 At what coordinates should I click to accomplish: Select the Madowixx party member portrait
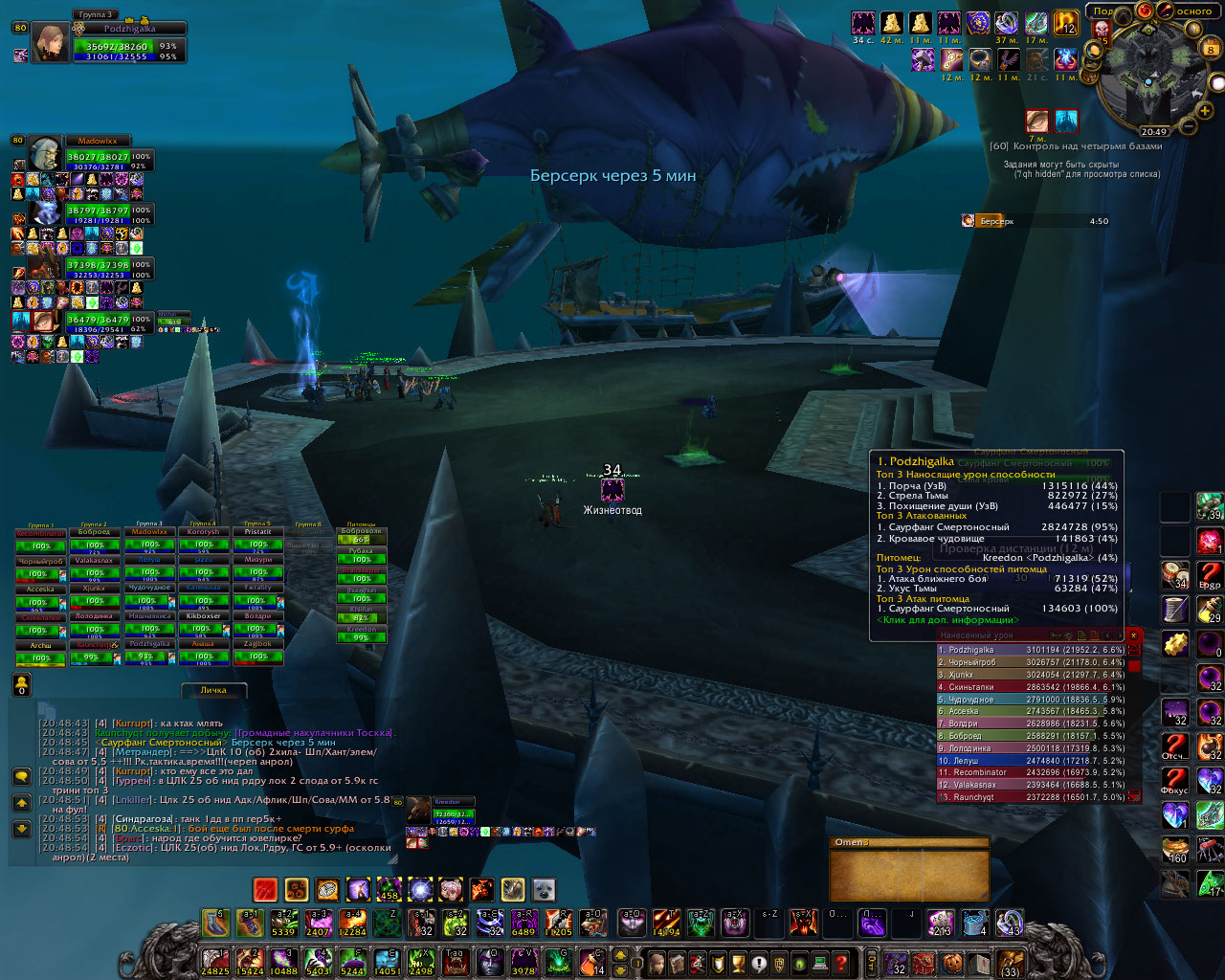45,154
